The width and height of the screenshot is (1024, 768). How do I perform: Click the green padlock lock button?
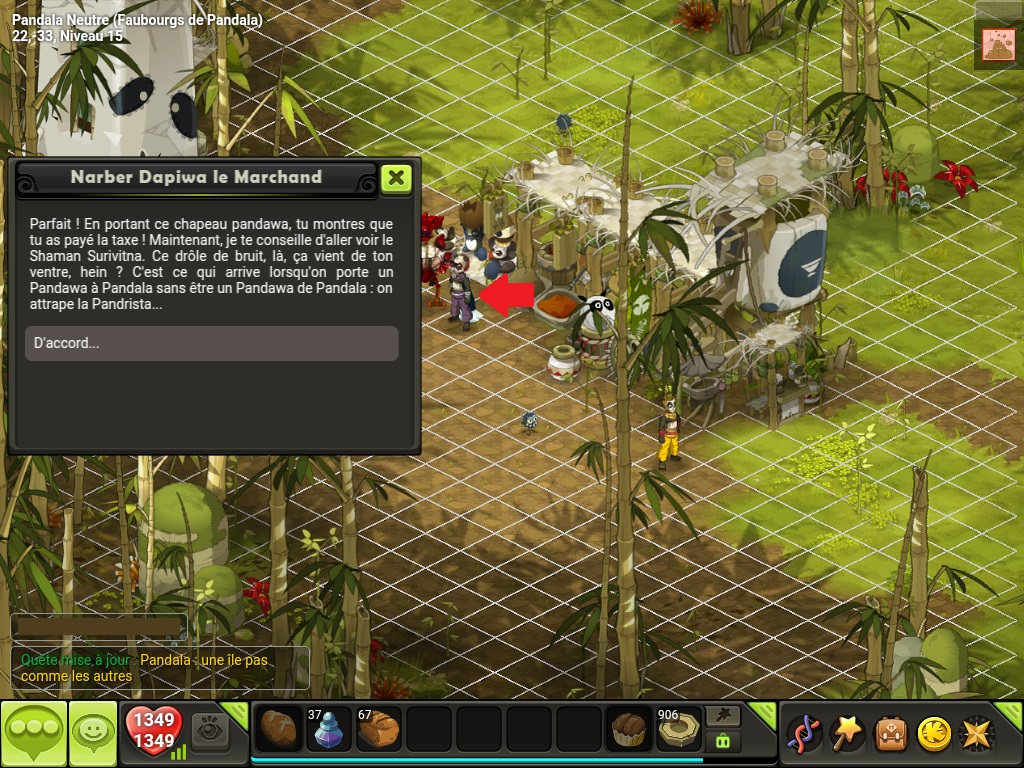[x=722, y=741]
